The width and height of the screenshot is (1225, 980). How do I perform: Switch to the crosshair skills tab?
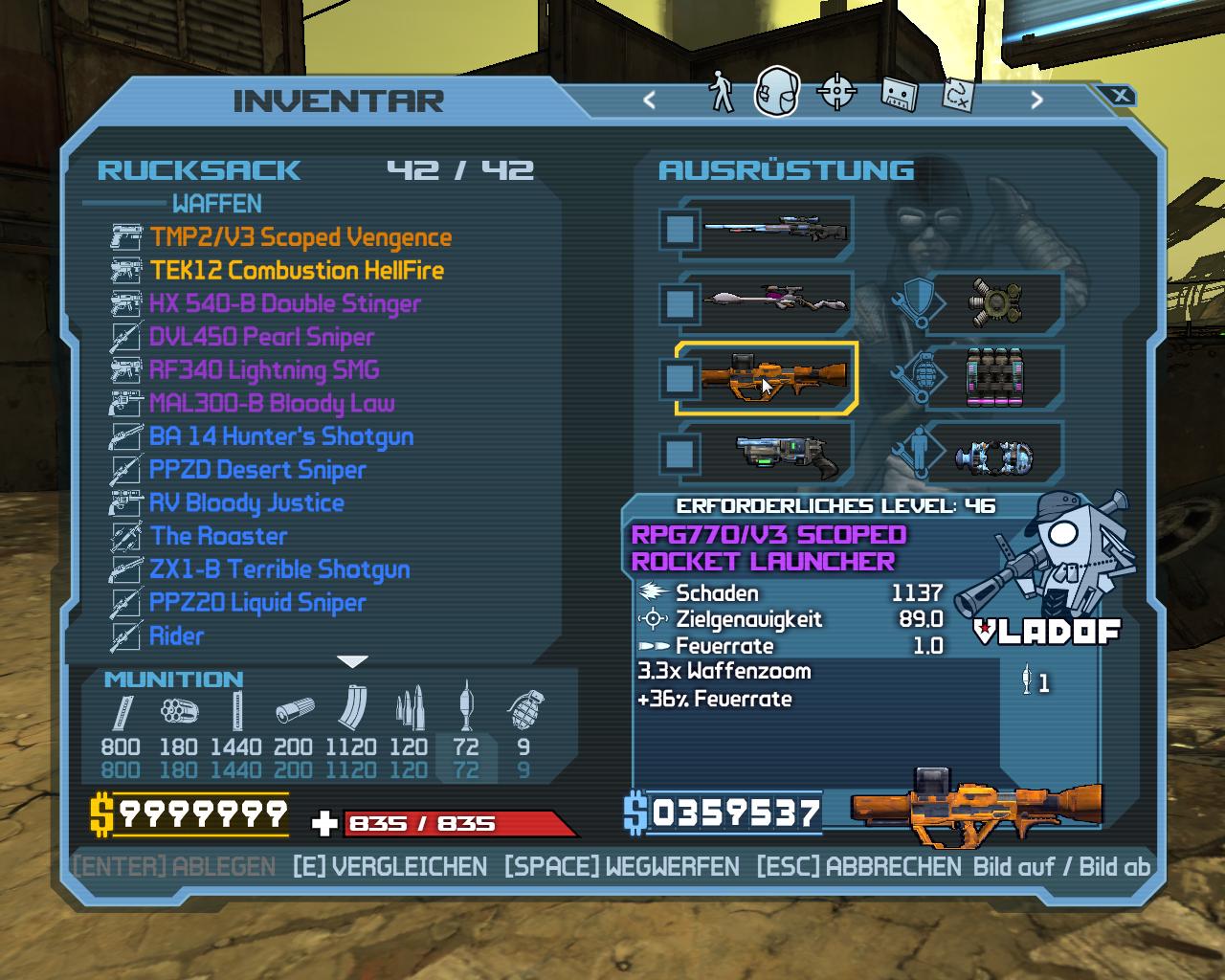[836, 93]
